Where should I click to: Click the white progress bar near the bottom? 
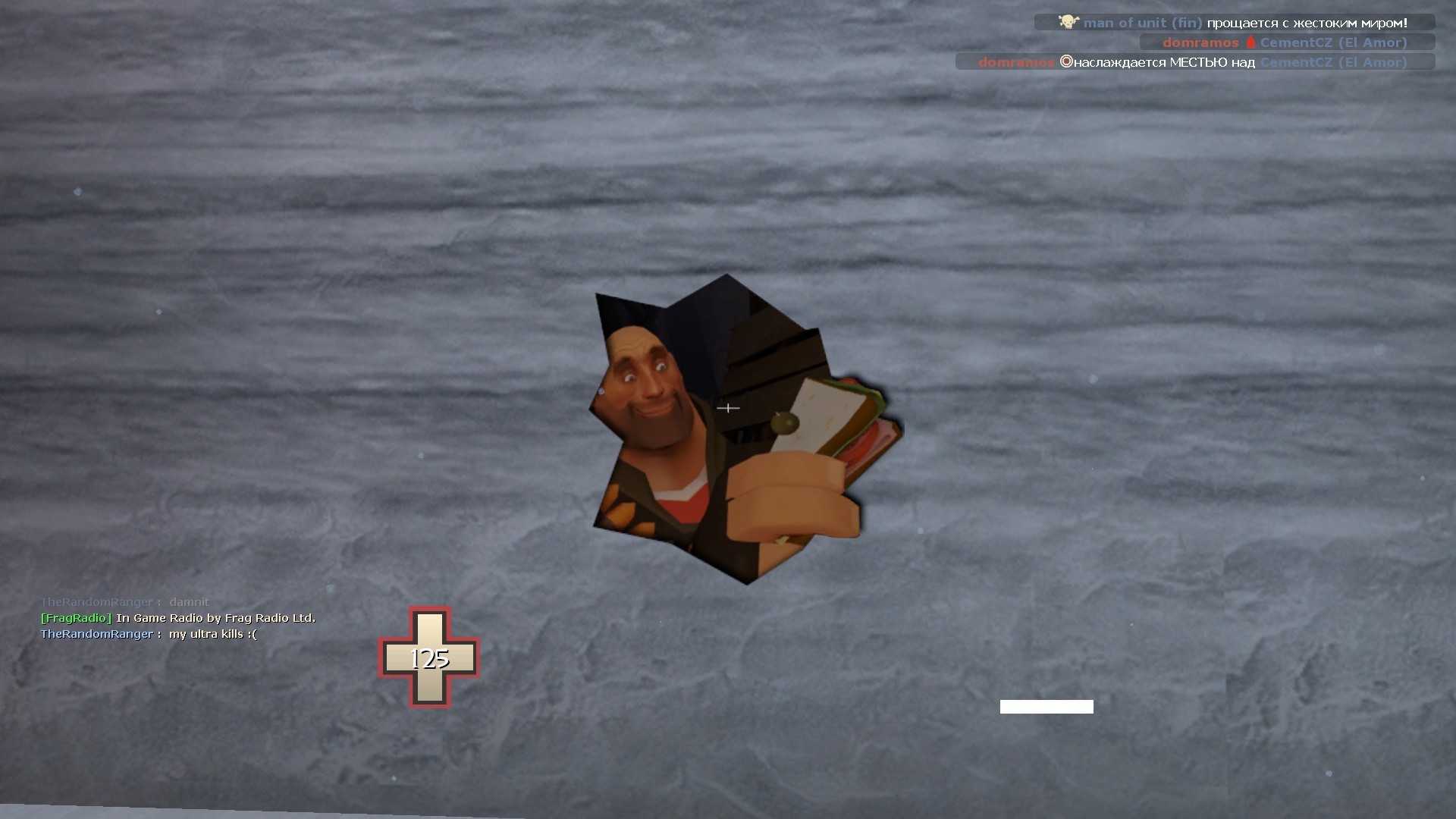click(1046, 706)
